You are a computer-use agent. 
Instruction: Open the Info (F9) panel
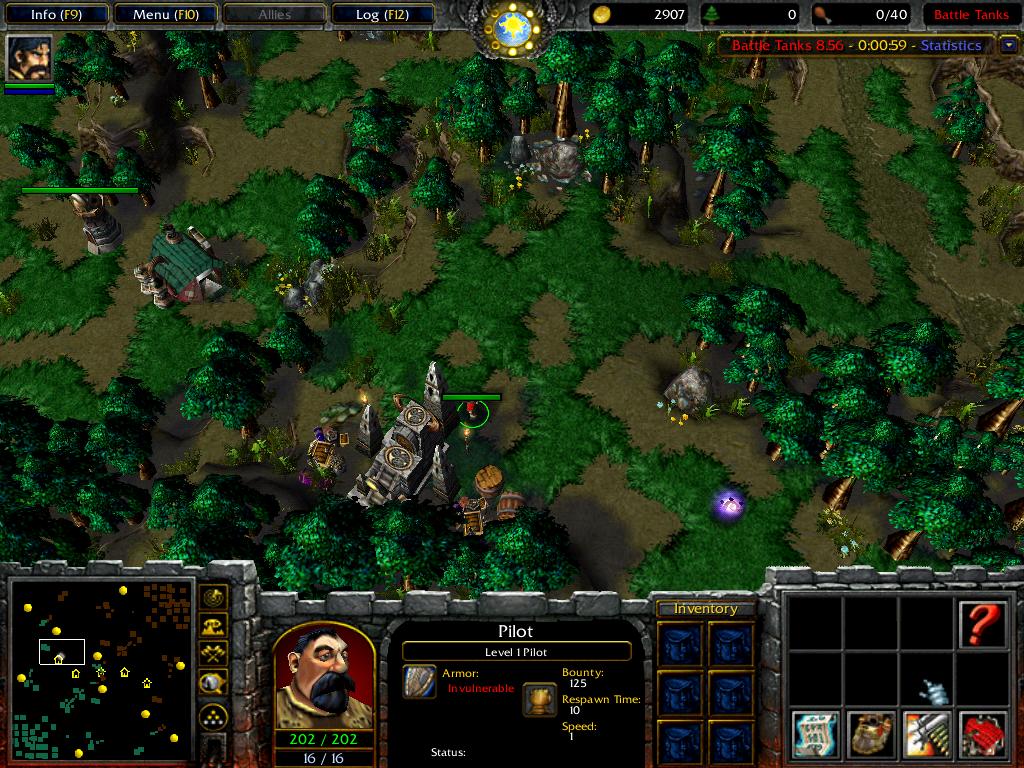click(x=56, y=14)
